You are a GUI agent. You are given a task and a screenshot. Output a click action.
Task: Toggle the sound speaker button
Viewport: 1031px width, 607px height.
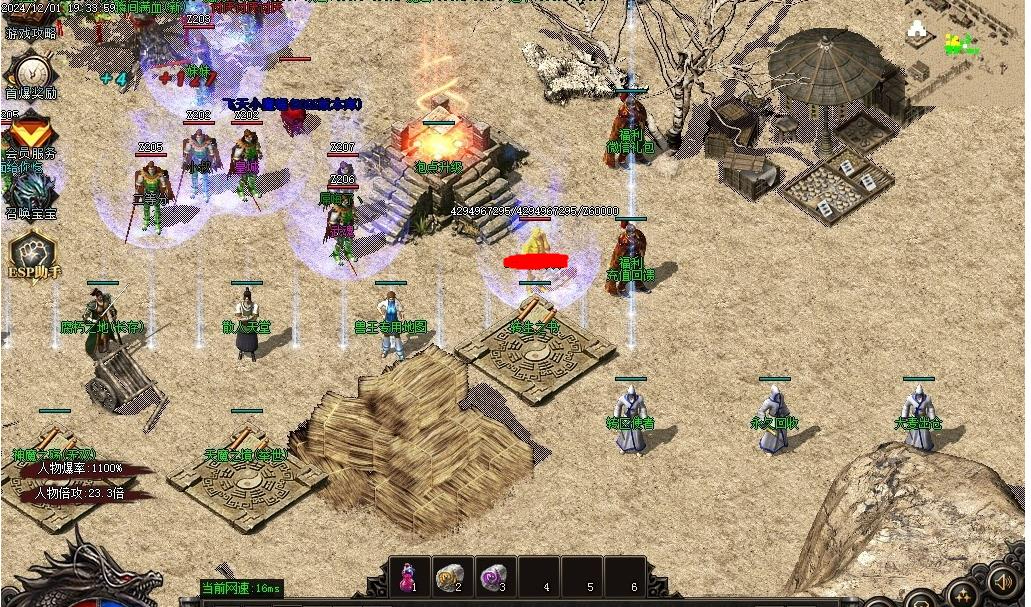pos(1003,581)
